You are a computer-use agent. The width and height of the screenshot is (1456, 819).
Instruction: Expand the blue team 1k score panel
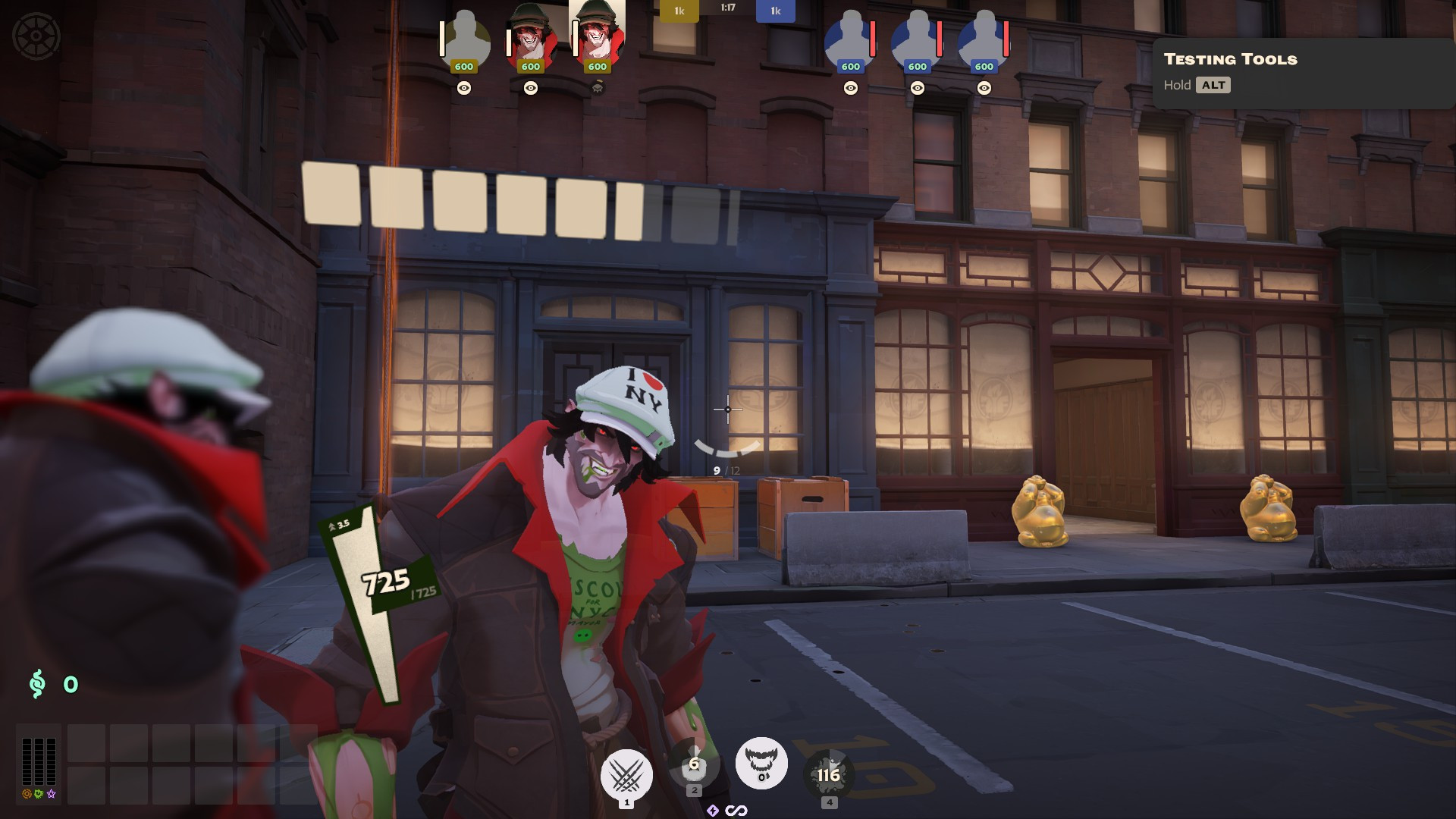774,11
